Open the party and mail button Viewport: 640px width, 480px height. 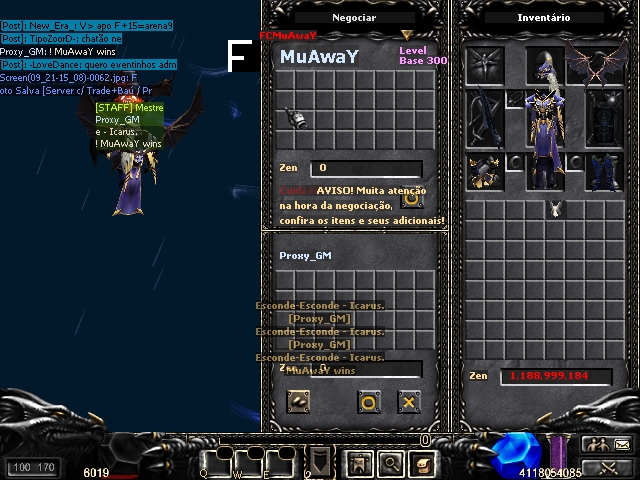tap(608, 444)
